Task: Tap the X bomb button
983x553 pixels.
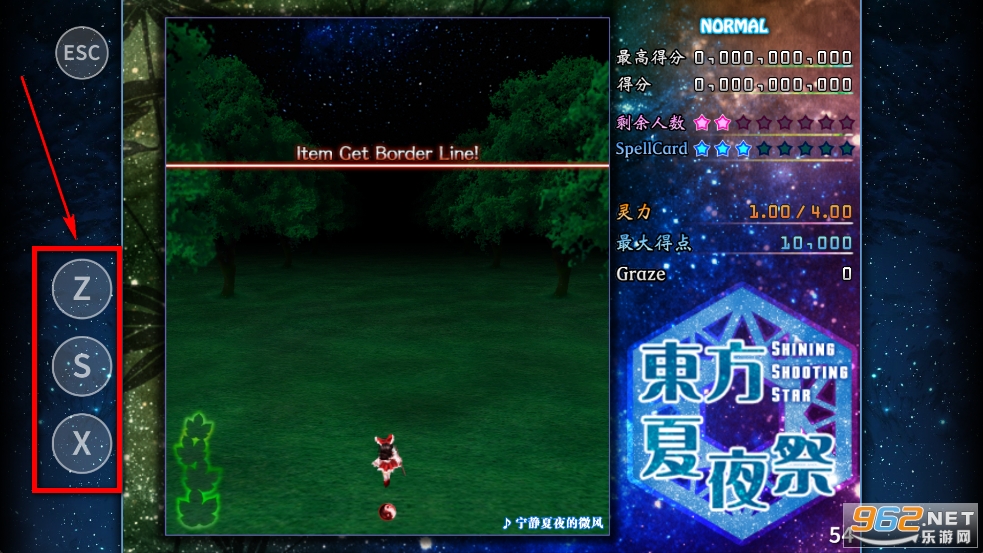Action: click(x=82, y=443)
